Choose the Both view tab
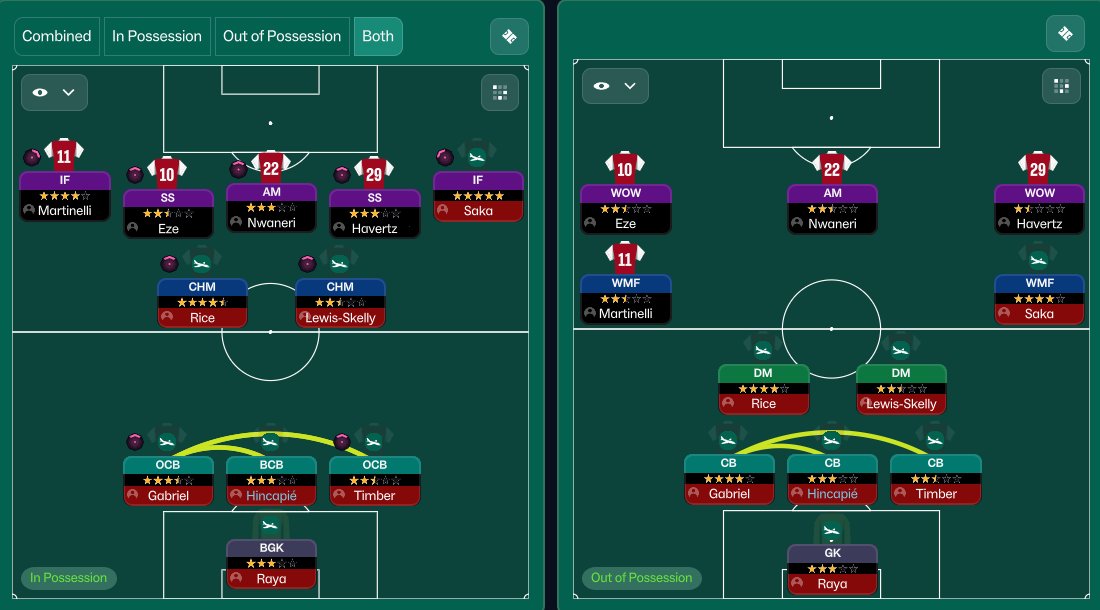The image size is (1100, 610). [378, 36]
